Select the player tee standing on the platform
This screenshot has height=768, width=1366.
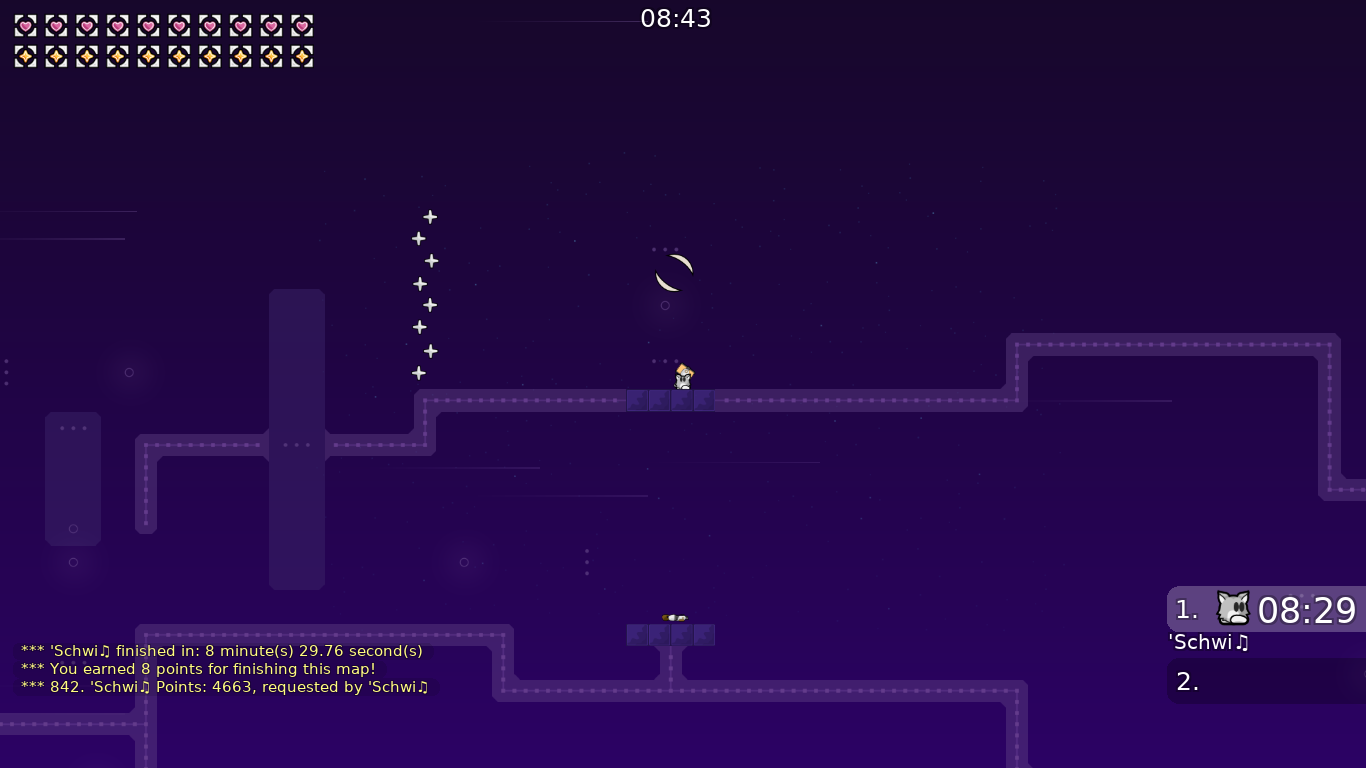(x=681, y=377)
